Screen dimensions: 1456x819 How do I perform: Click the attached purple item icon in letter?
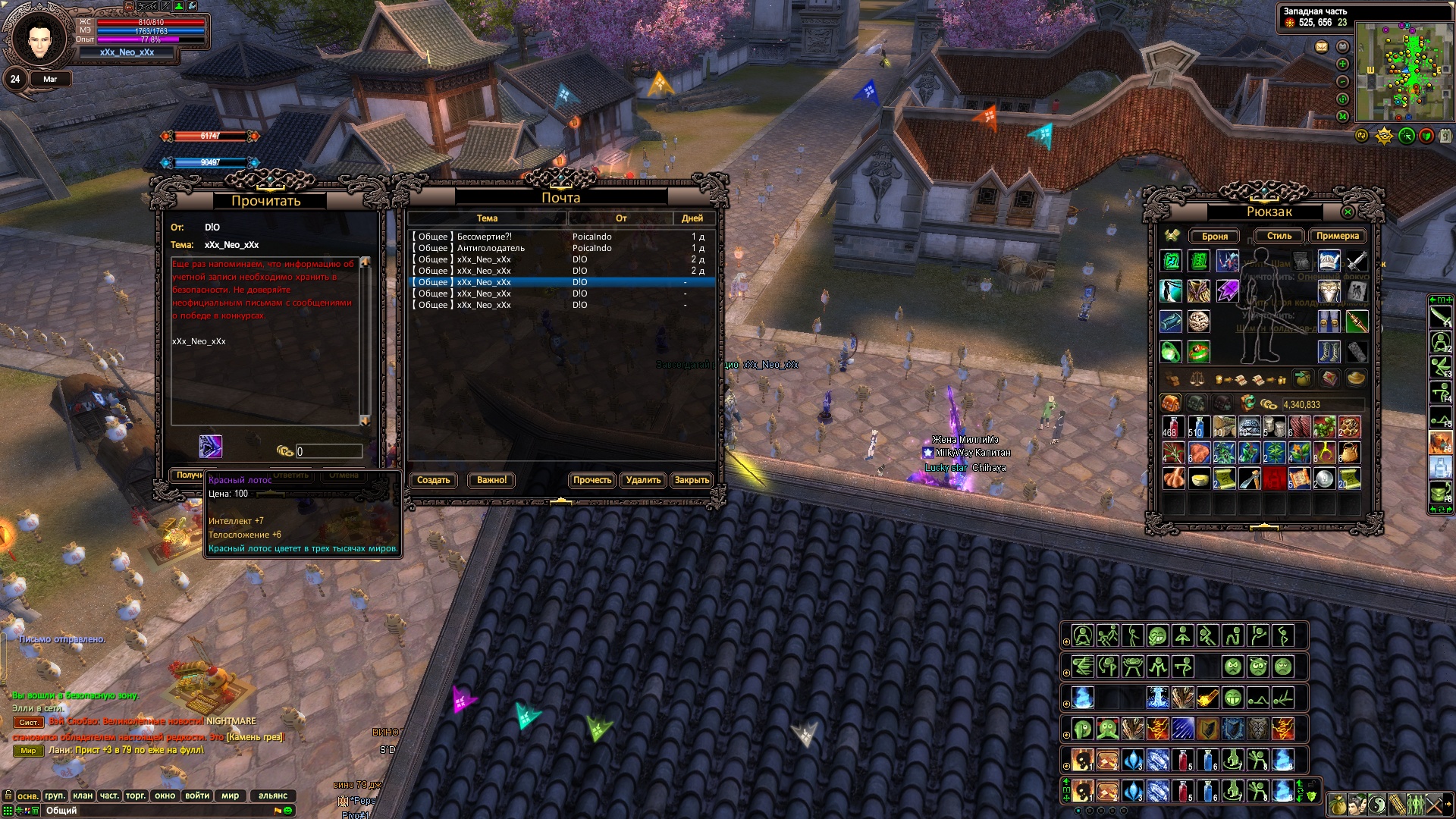point(211,447)
